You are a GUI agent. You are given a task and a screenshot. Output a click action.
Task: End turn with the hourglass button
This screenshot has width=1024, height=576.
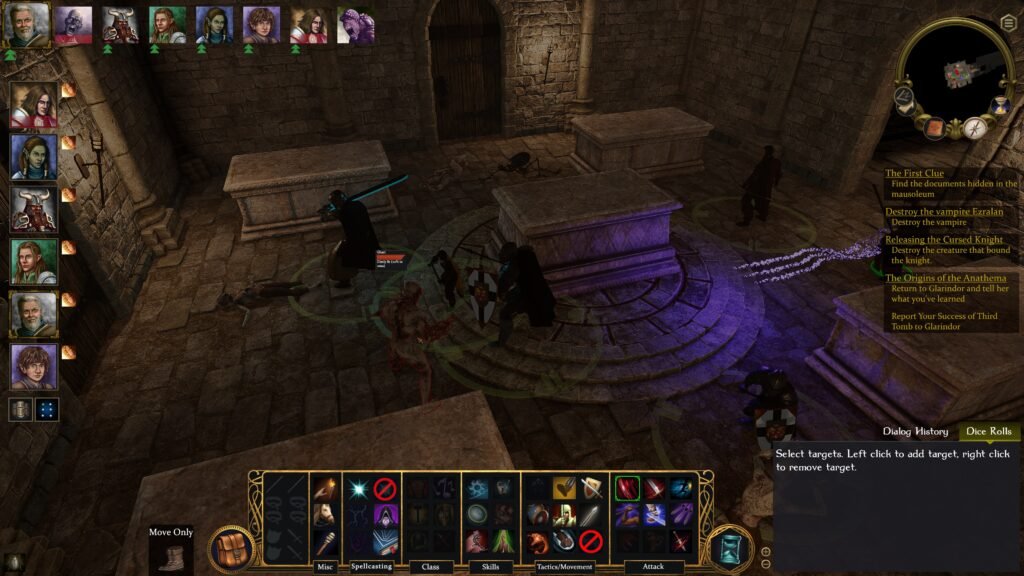pyautogui.click(x=731, y=549)
